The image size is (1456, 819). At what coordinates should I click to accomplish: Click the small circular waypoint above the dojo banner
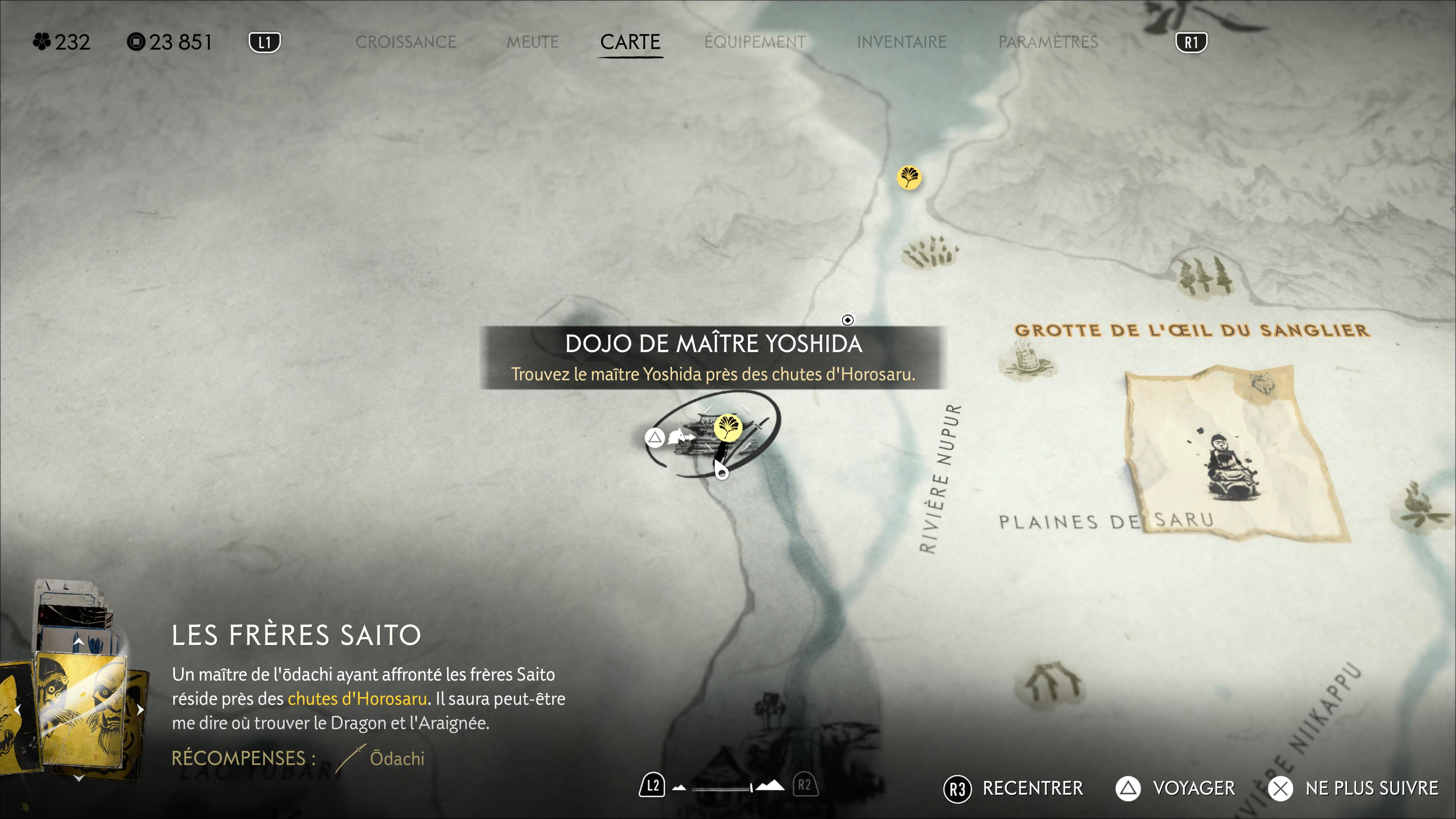[x=847, y=320]
